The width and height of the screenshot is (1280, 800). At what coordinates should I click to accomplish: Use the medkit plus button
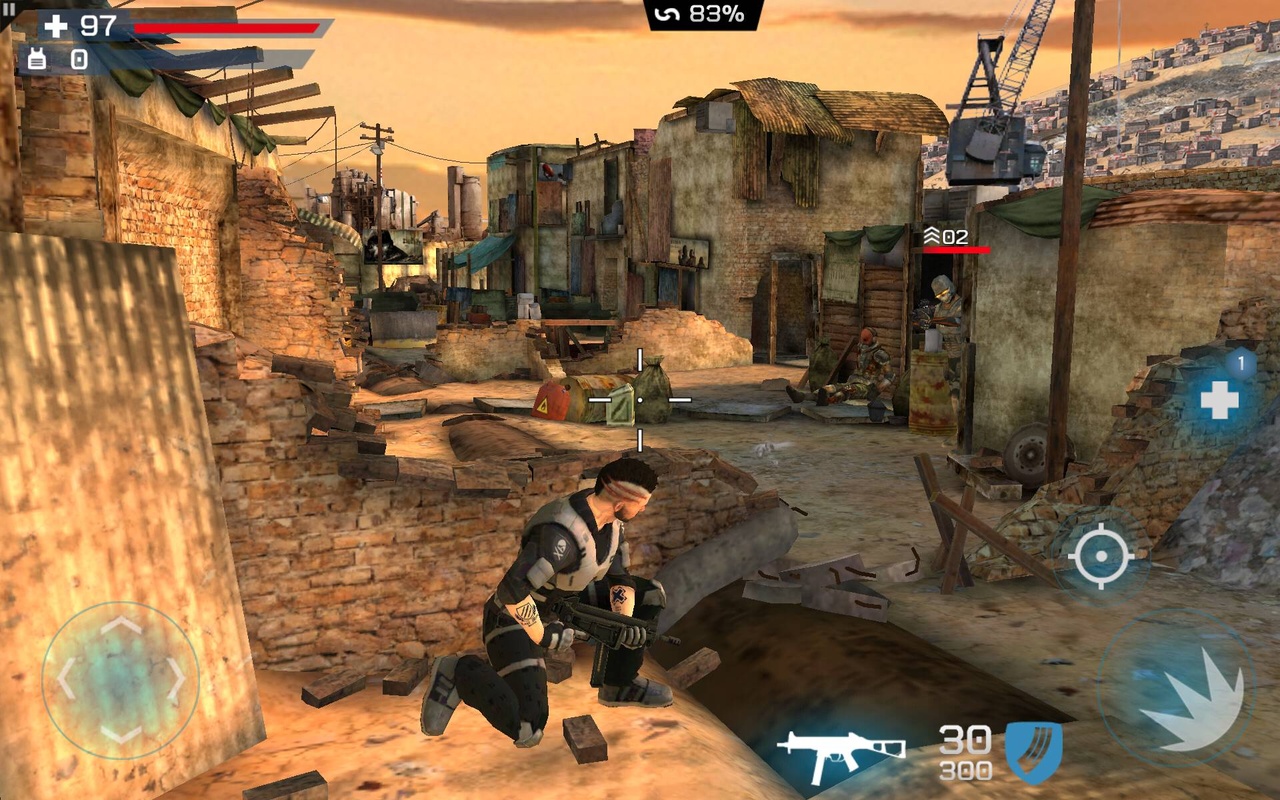click(x=1219, y=401)
